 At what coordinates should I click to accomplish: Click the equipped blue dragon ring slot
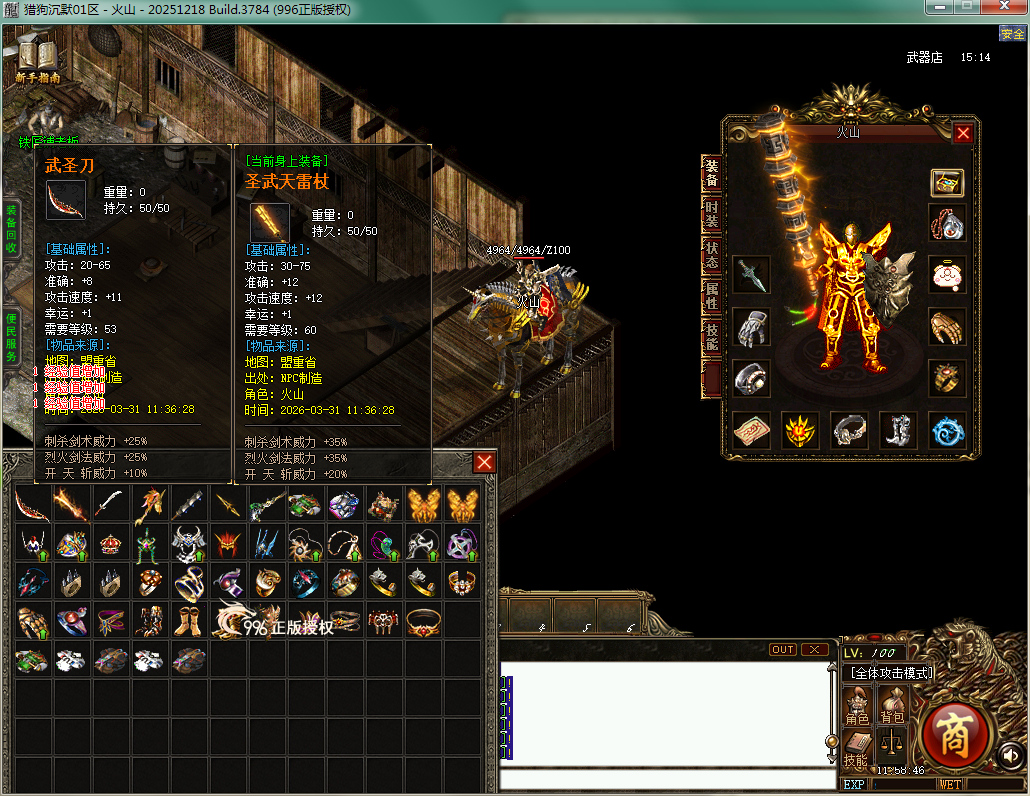(x=947, y=430)
